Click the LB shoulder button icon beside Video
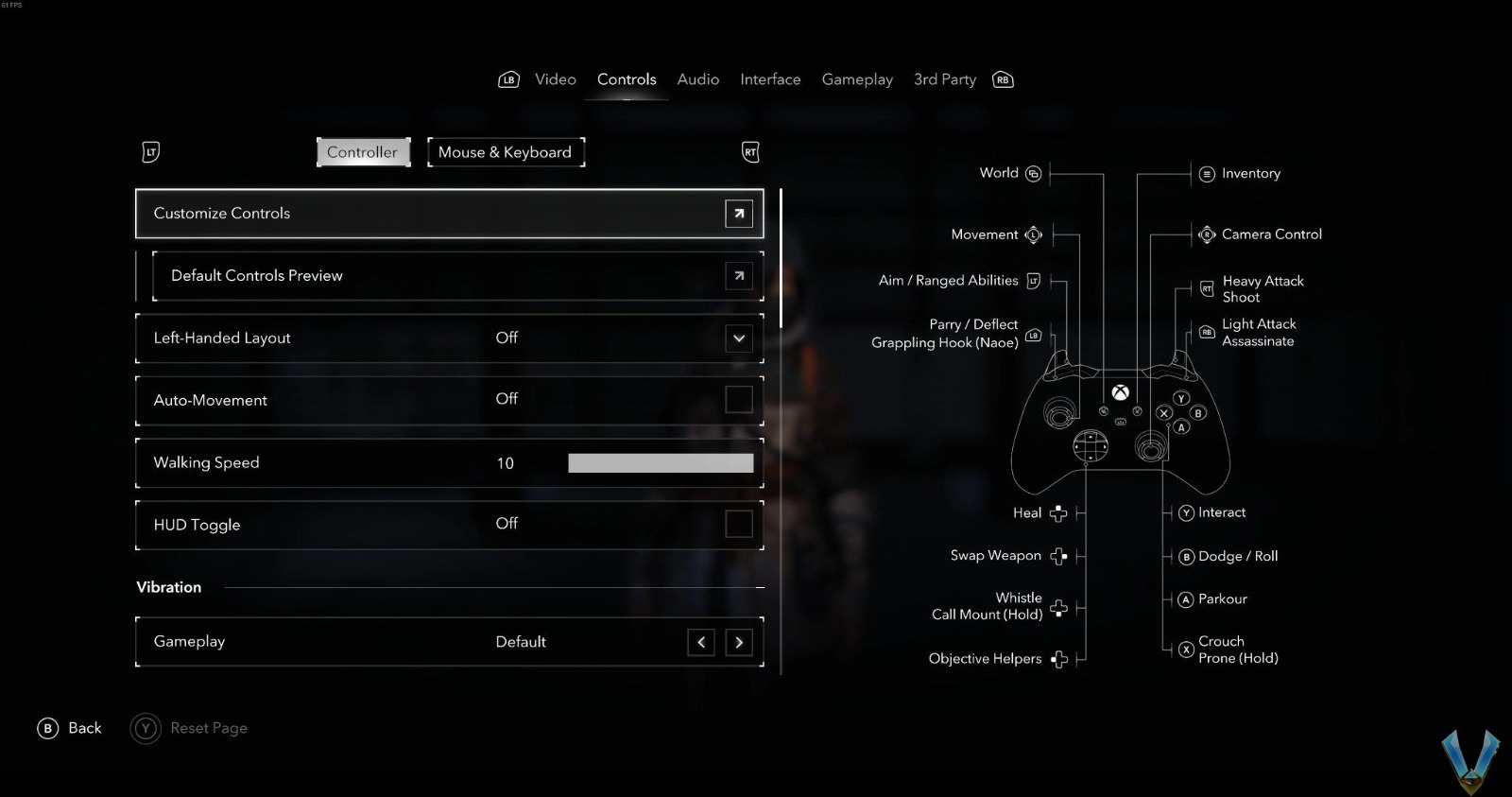 [508, 79]
